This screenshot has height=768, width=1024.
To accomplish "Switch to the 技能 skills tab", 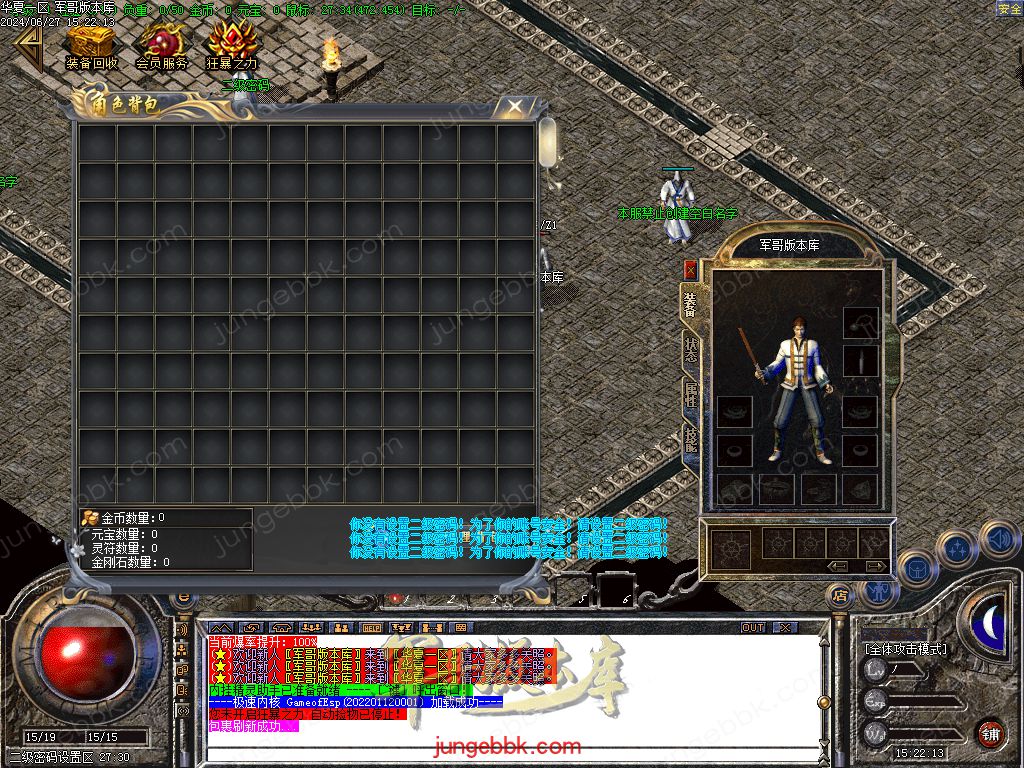I will [690, 440].
